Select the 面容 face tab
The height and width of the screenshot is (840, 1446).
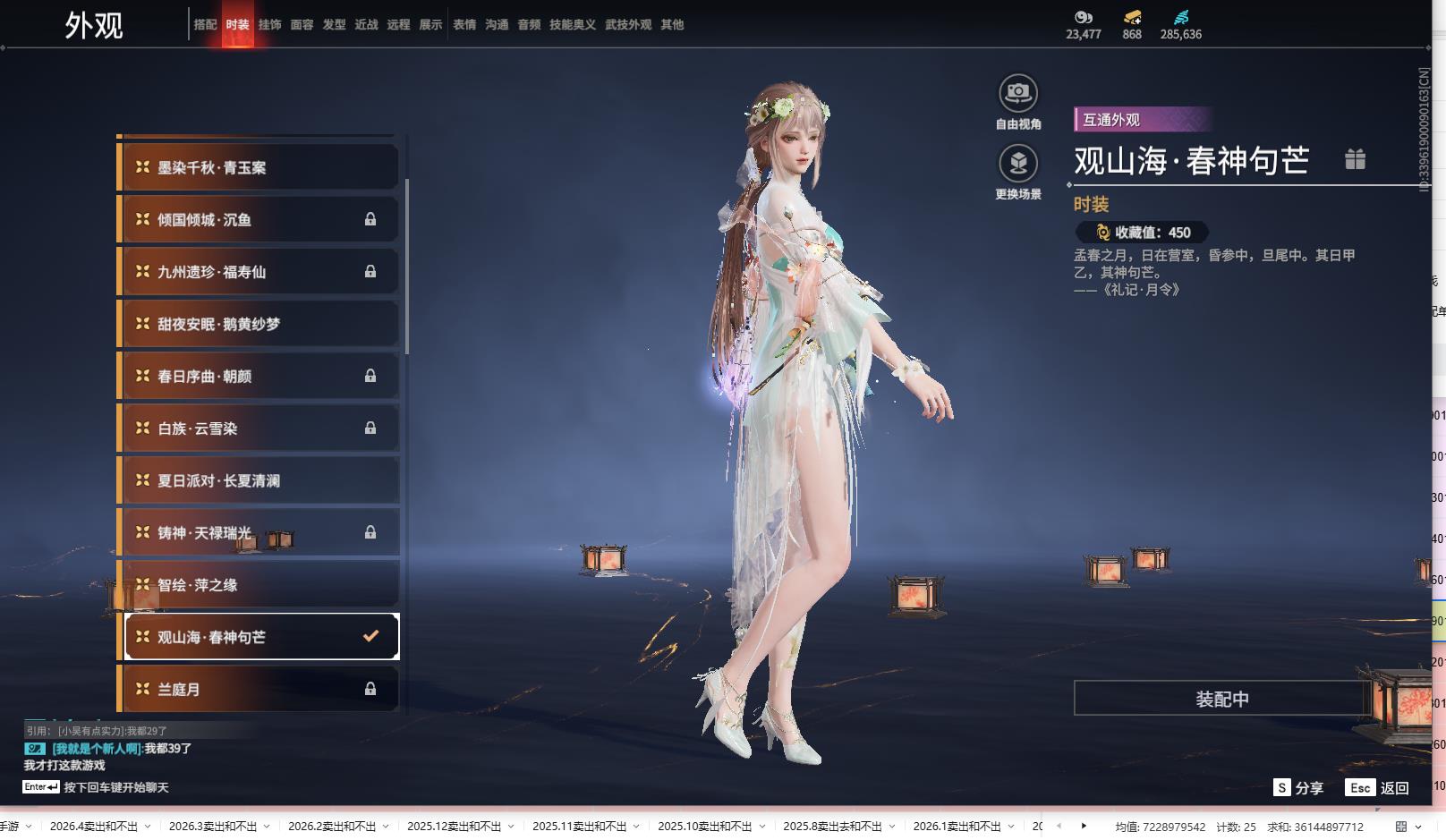tap(302, 25)
